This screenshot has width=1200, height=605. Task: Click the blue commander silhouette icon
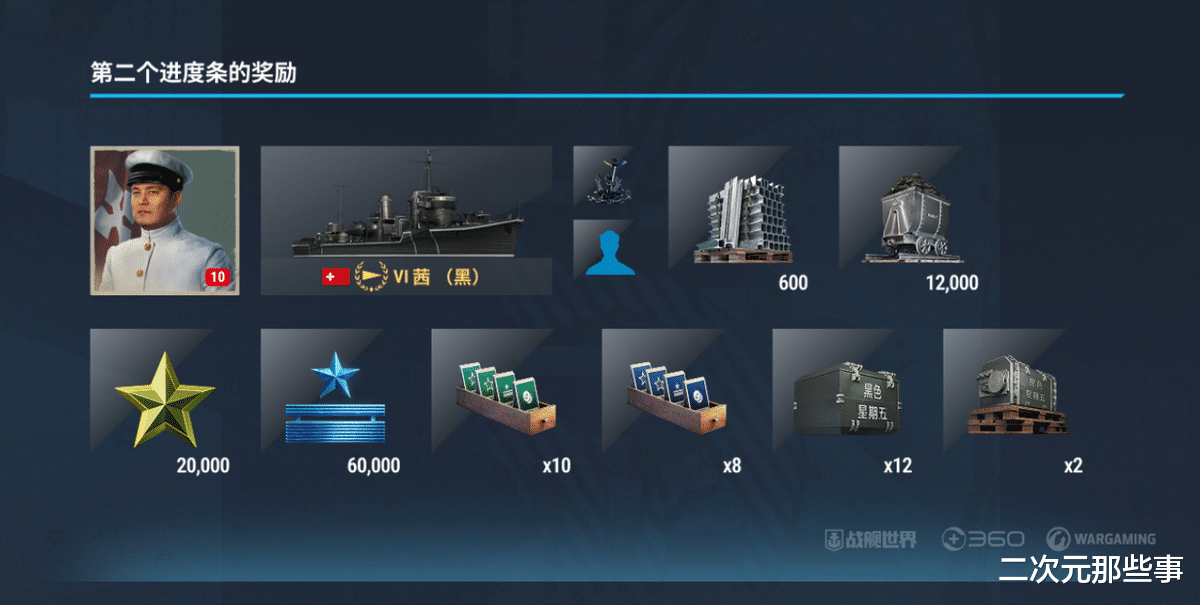[602, 249]
